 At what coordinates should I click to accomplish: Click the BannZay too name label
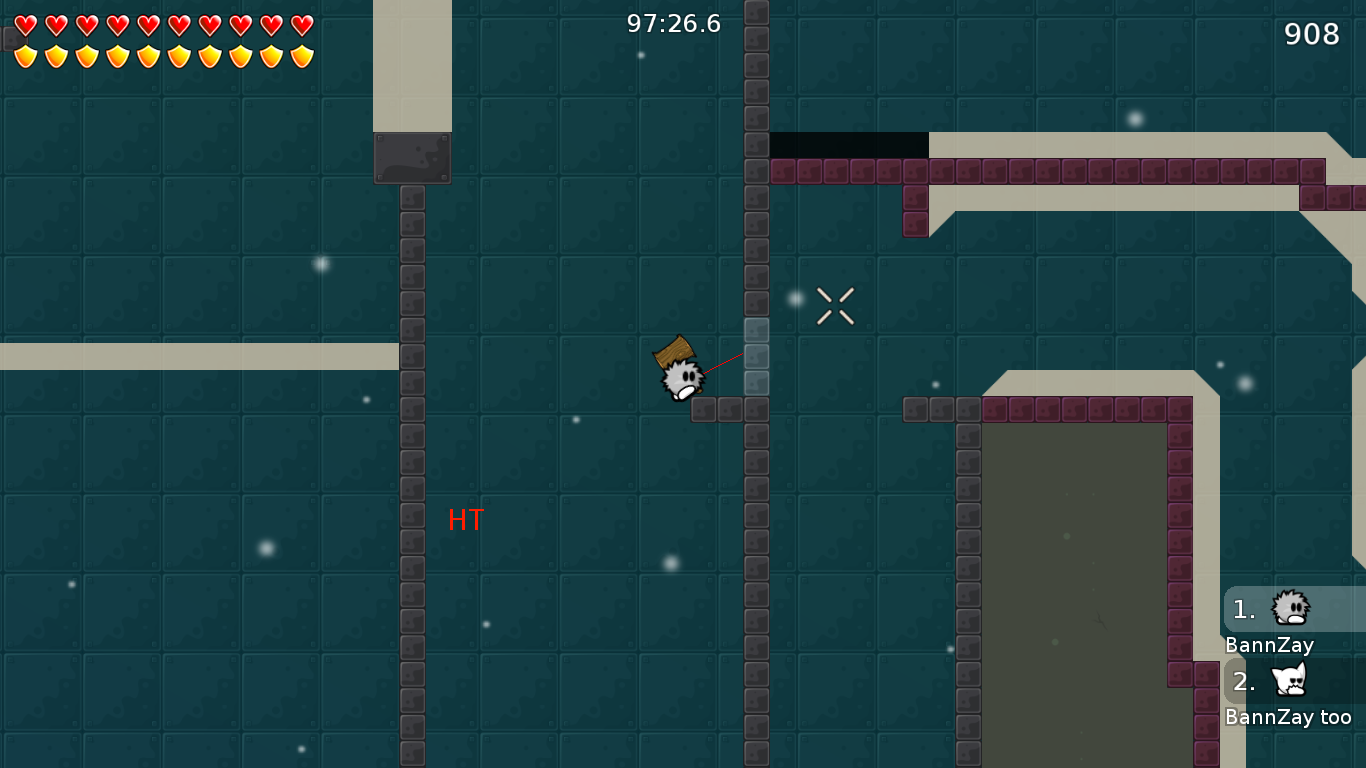pos(1290,716)
